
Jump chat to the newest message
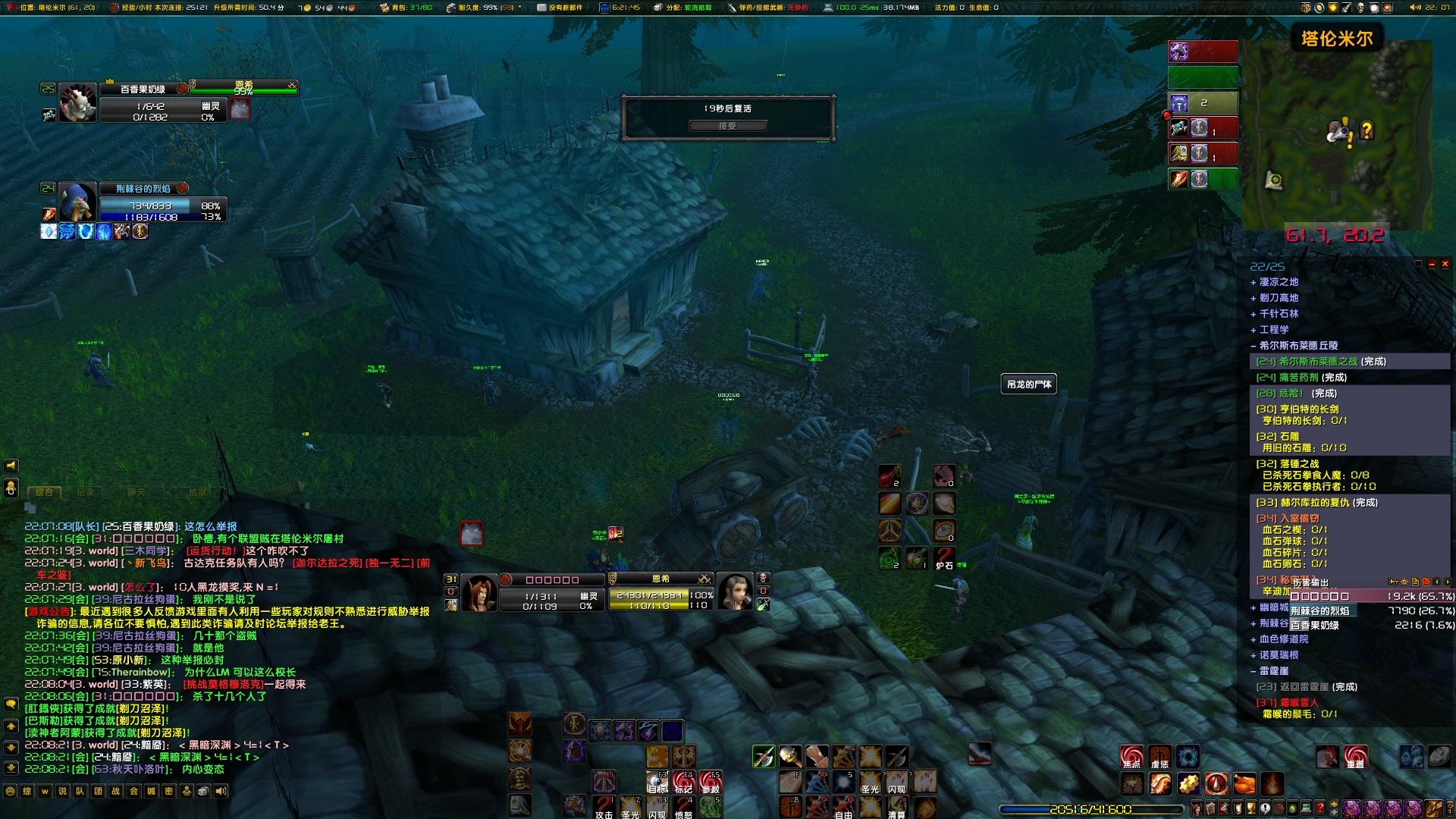click(x=11, y=768)
